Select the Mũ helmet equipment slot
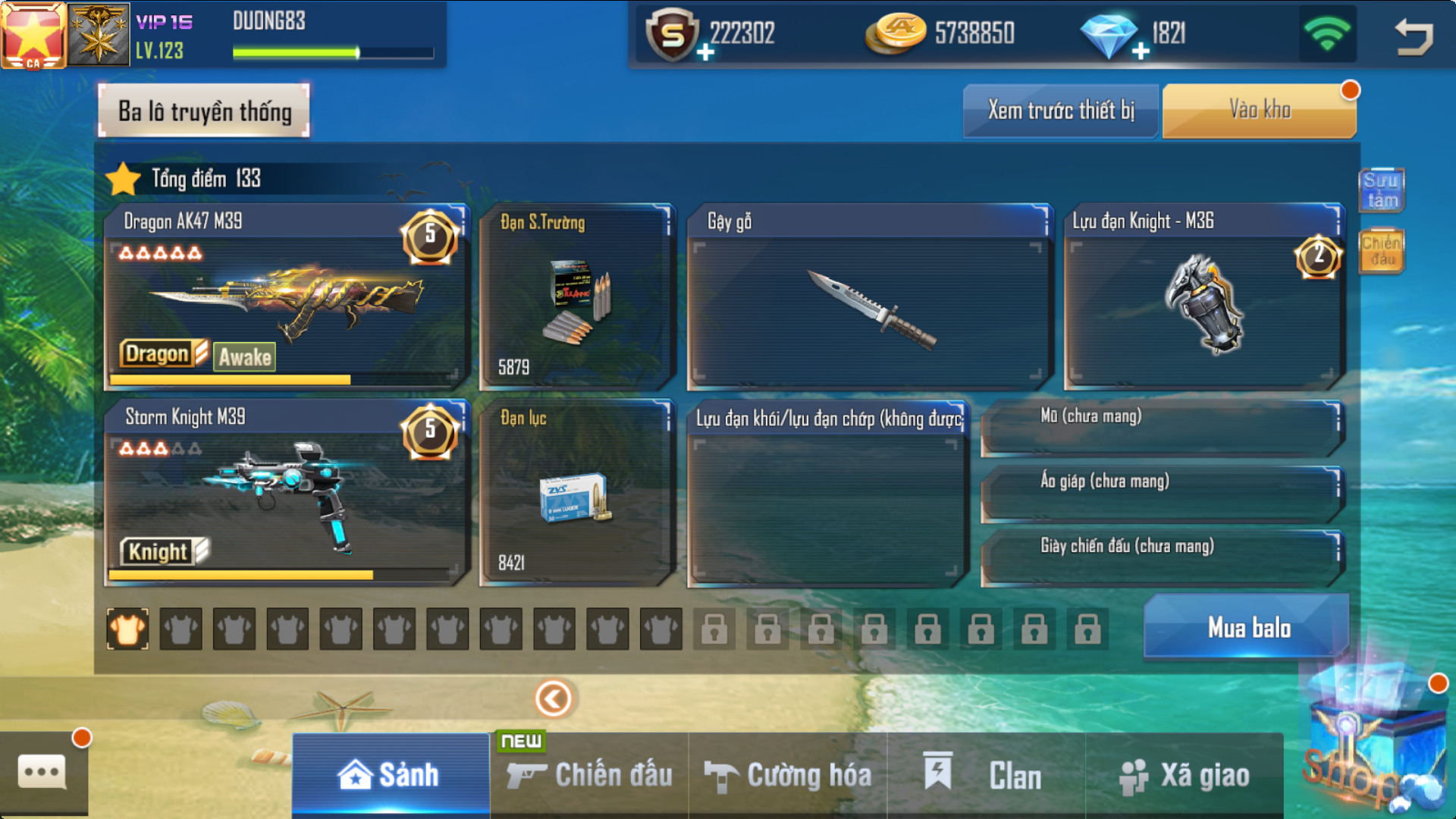The height and width of the screenshot is (819, 1456). [x=1160, y=428]
